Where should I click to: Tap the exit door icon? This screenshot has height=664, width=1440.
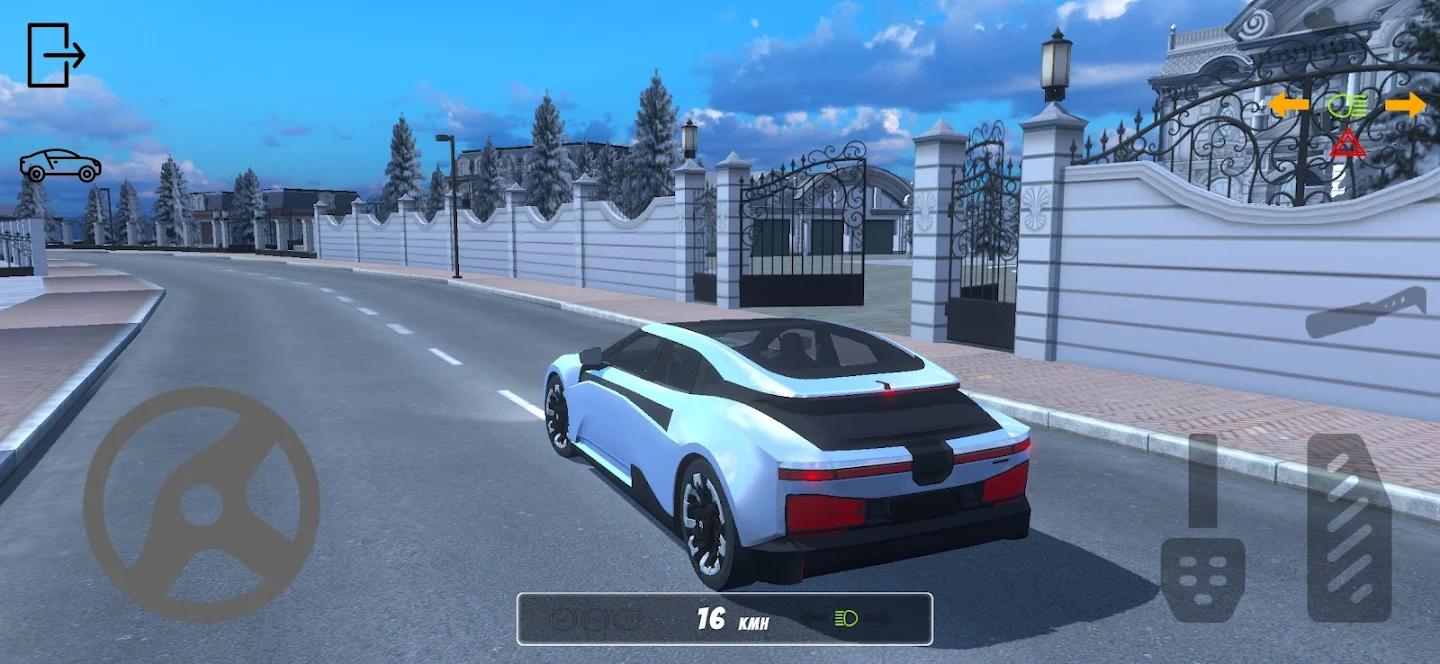click(x=55, y=56)
